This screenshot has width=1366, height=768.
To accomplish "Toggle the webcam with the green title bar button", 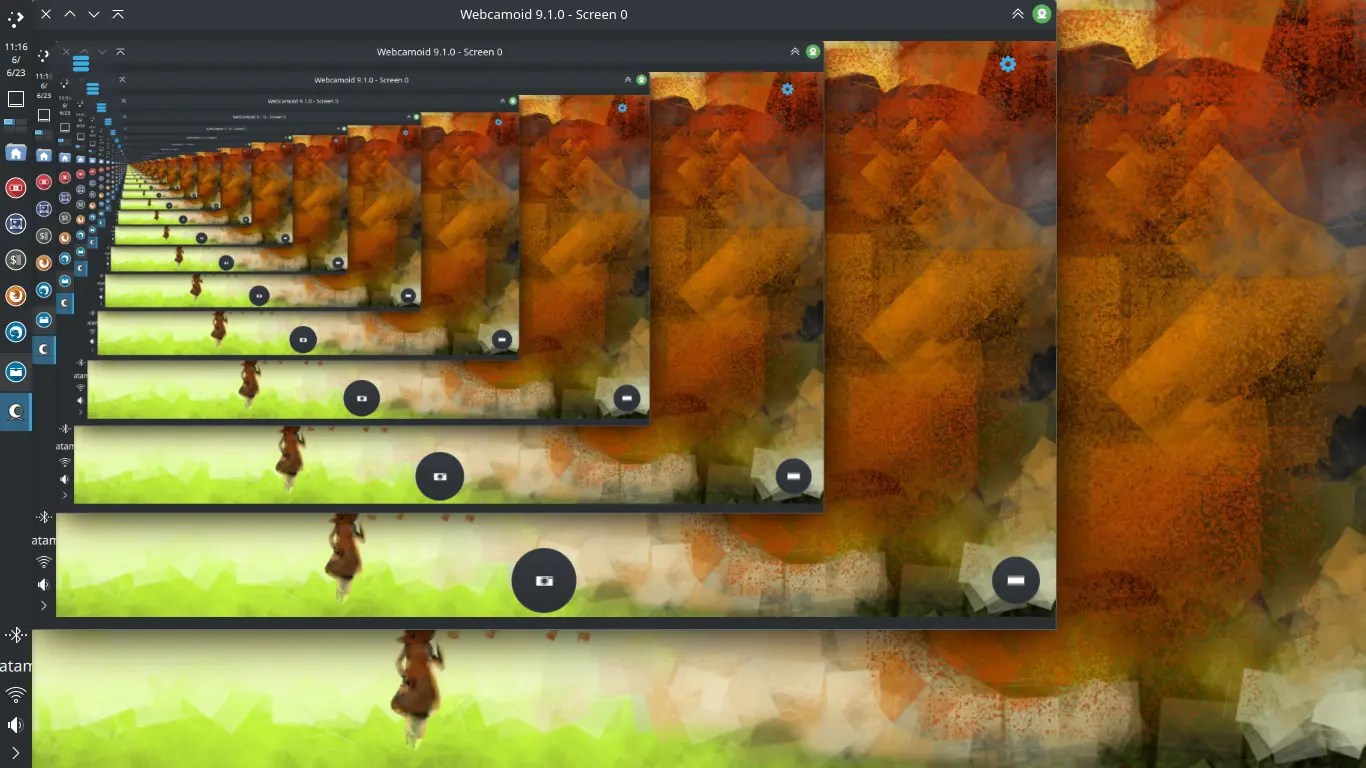I will pos(1041,14).
